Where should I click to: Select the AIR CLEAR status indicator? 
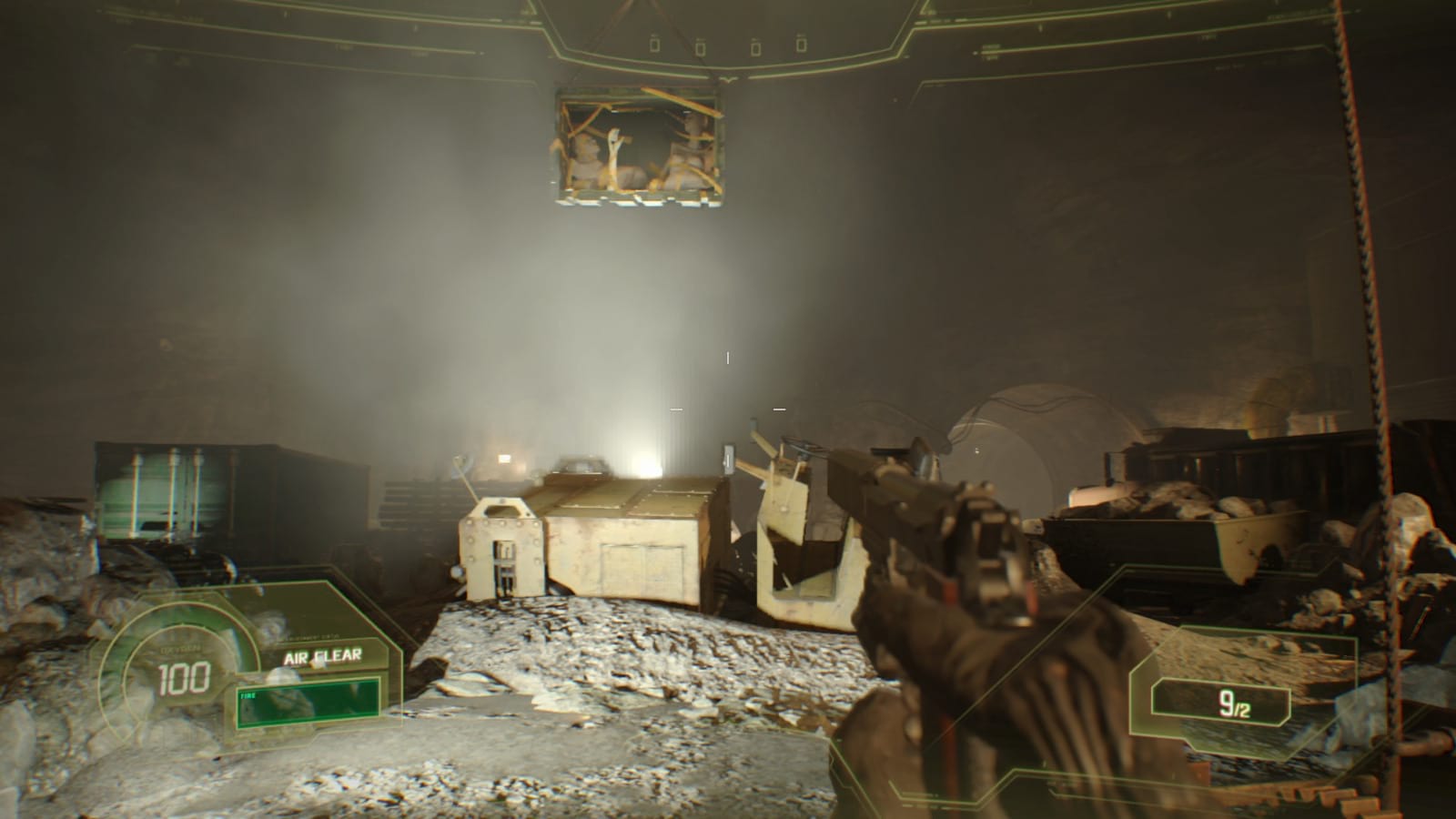click(x=323, y=655)
